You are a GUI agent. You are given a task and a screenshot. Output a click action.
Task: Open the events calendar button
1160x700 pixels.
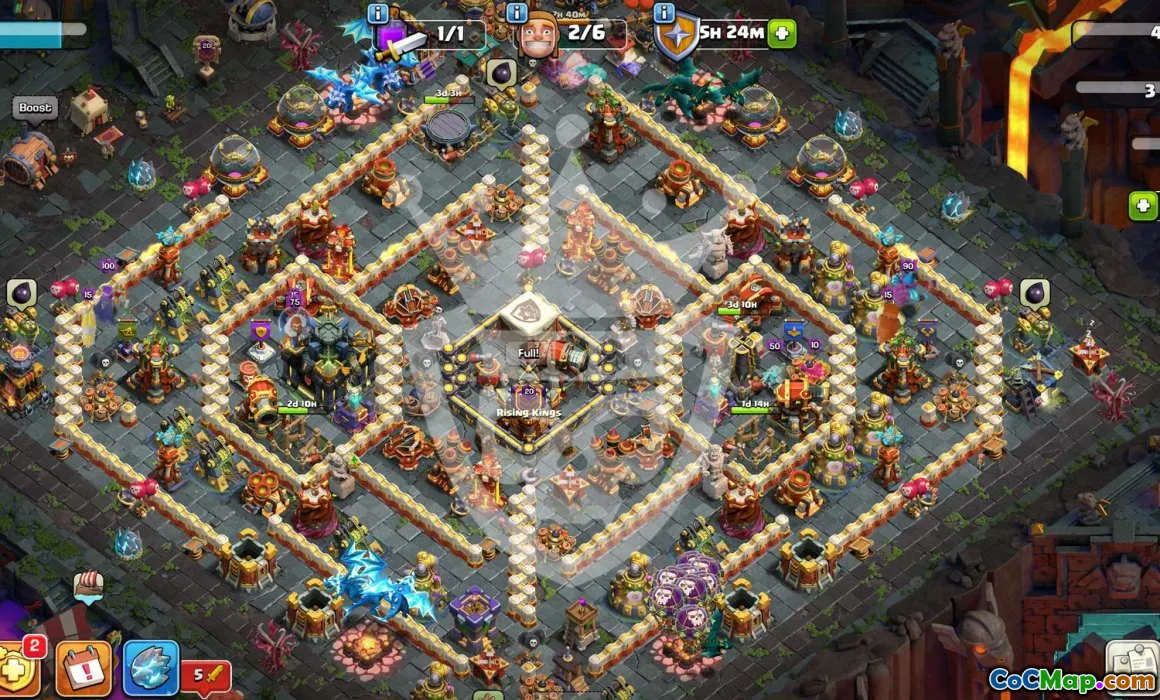pyautogui.click(x=84, y=668)
